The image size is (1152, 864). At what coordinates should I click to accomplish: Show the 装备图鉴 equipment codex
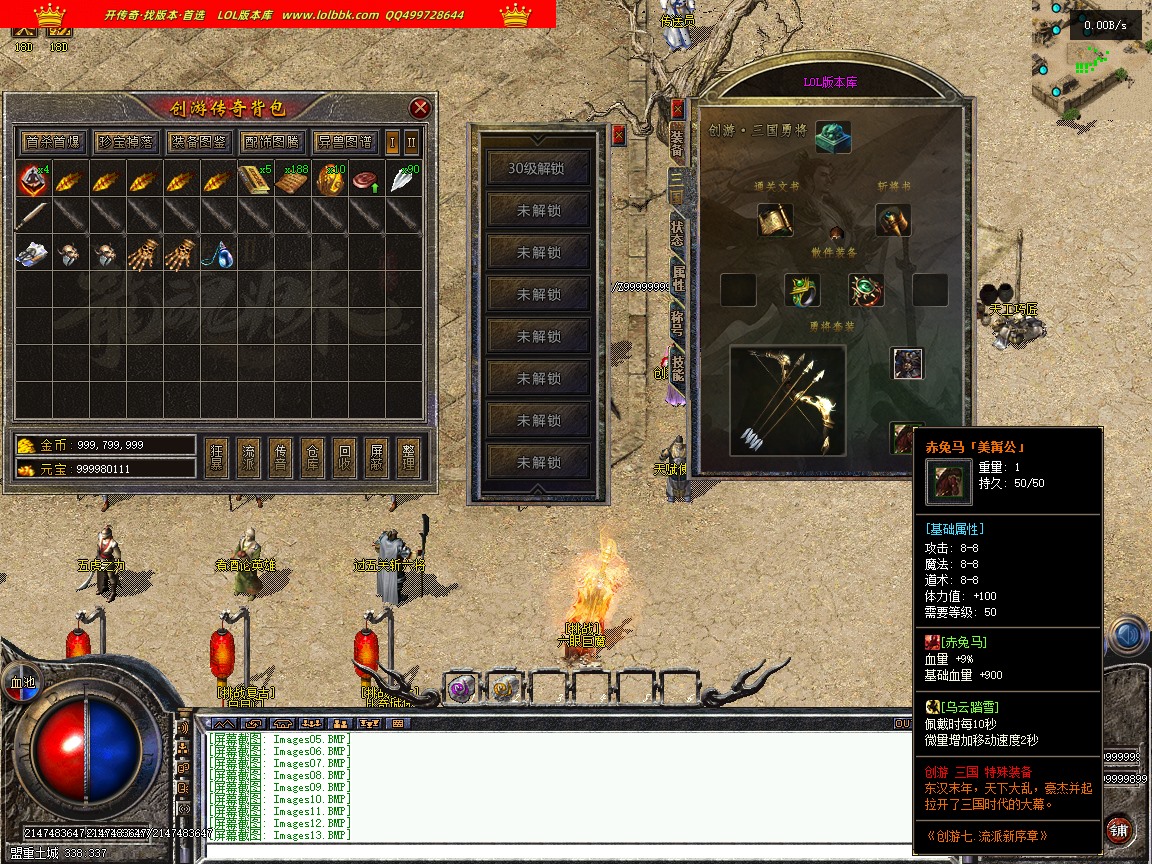[198, 142]
